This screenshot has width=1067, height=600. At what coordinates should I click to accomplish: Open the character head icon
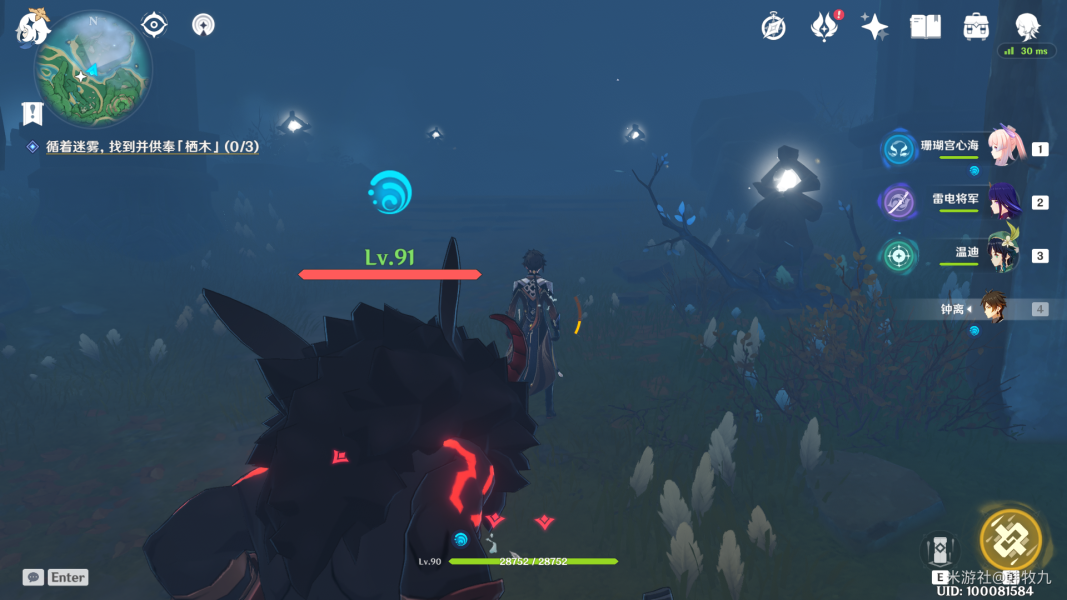click(1027, 27)
